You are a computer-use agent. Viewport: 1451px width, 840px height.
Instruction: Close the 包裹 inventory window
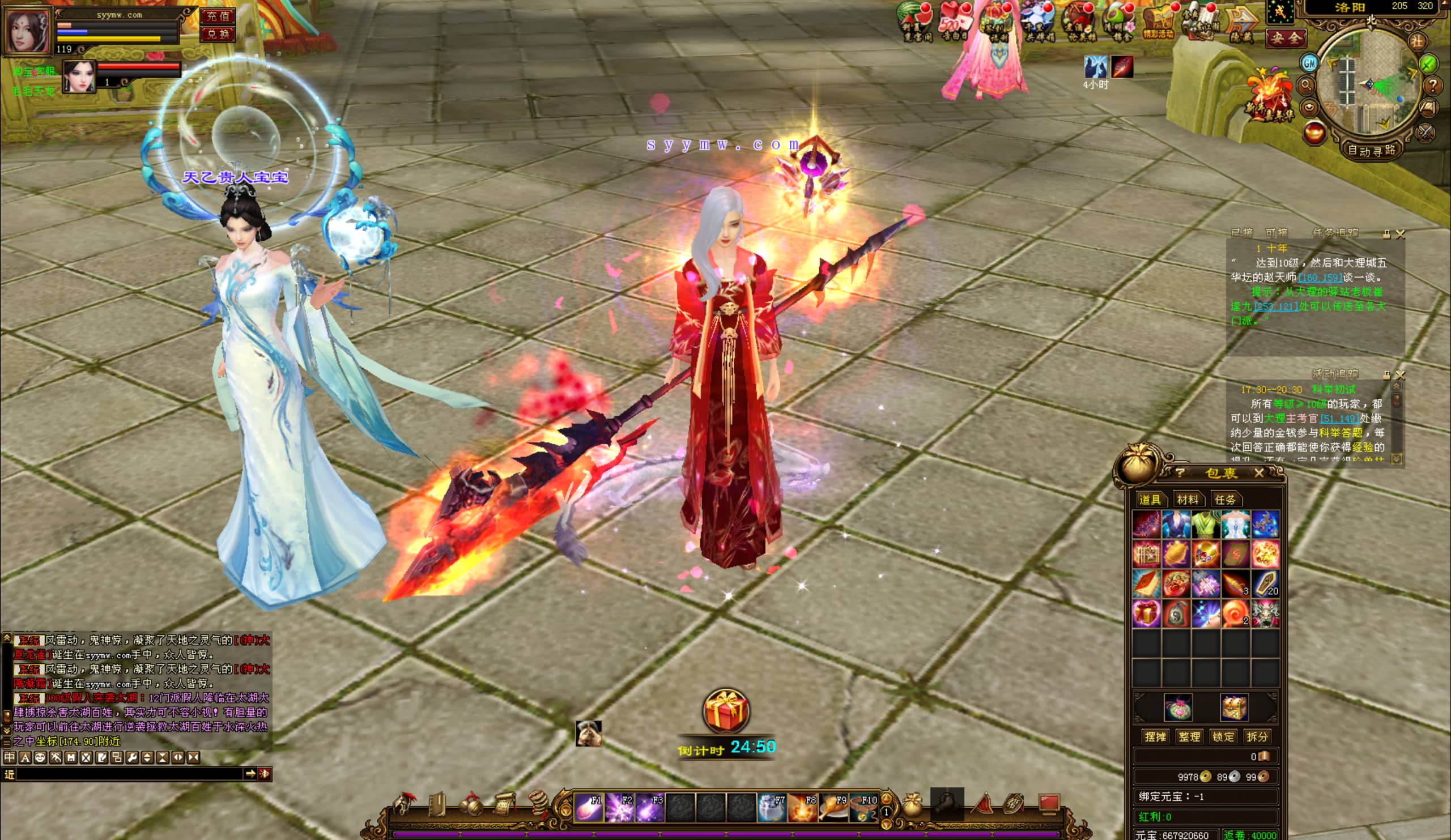tap(1259, 474)
